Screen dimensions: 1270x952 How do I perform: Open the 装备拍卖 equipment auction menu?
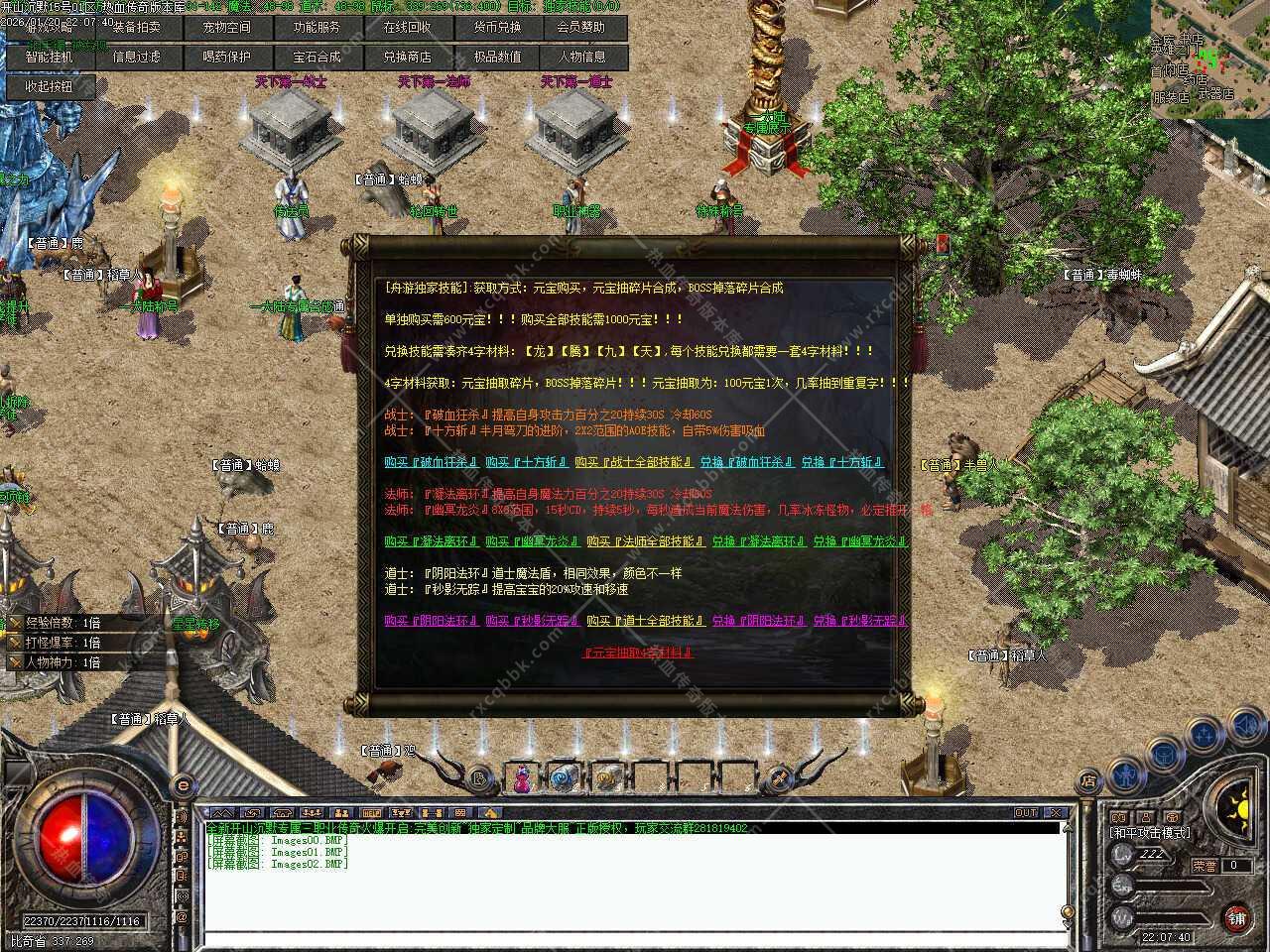point(136,28)
